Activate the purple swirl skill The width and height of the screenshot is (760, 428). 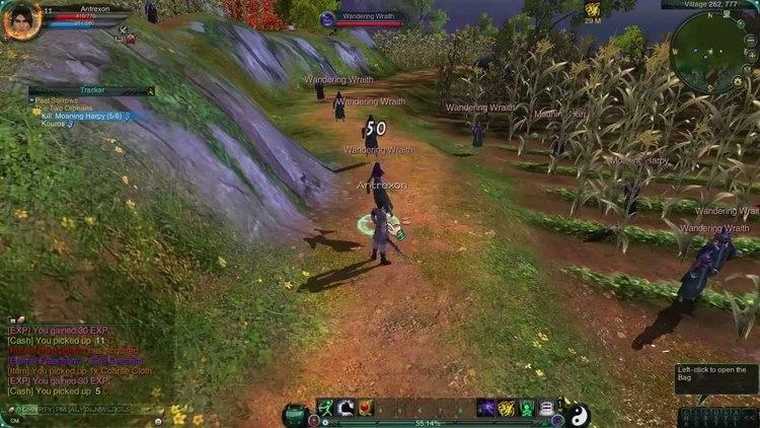tap(486, 408)
